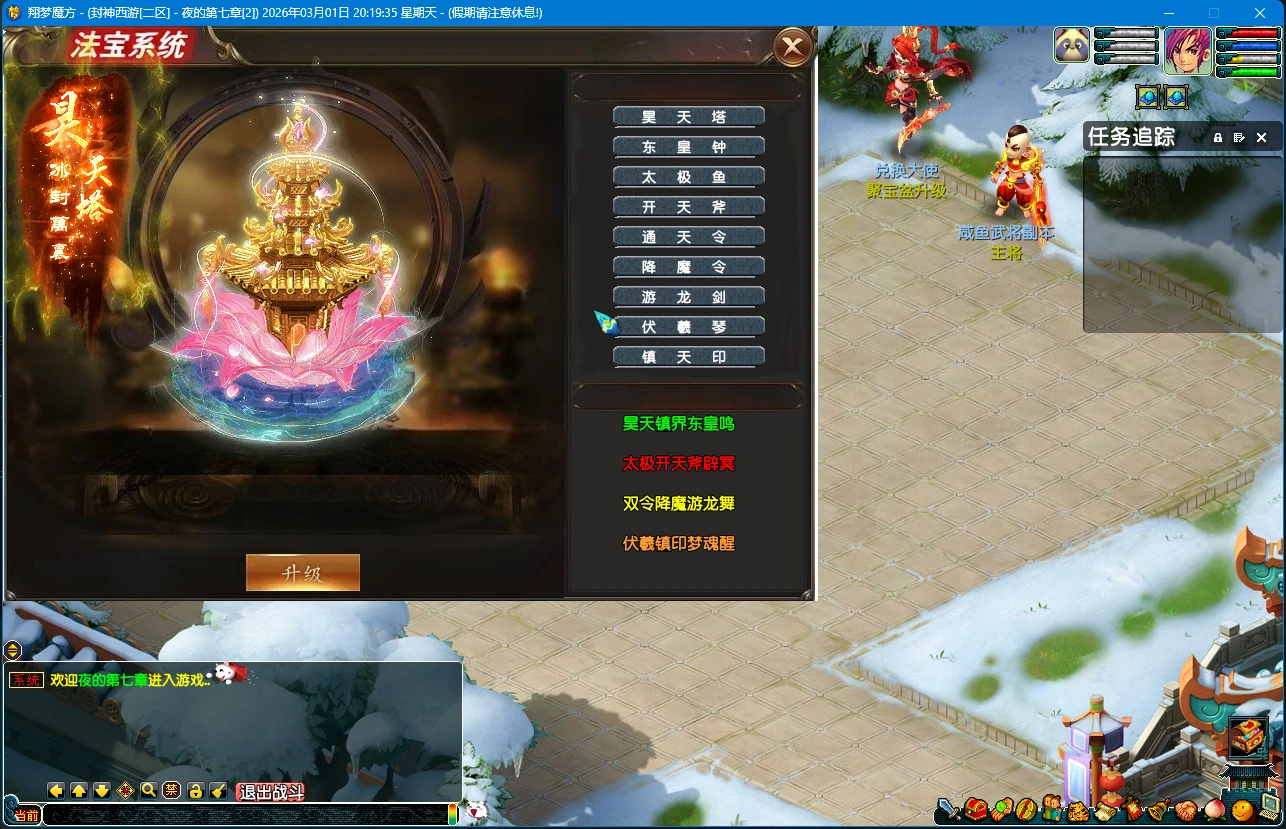Select 太极鱼 from the treasure list
The image size is (1286, 829).
click(688, 177)
